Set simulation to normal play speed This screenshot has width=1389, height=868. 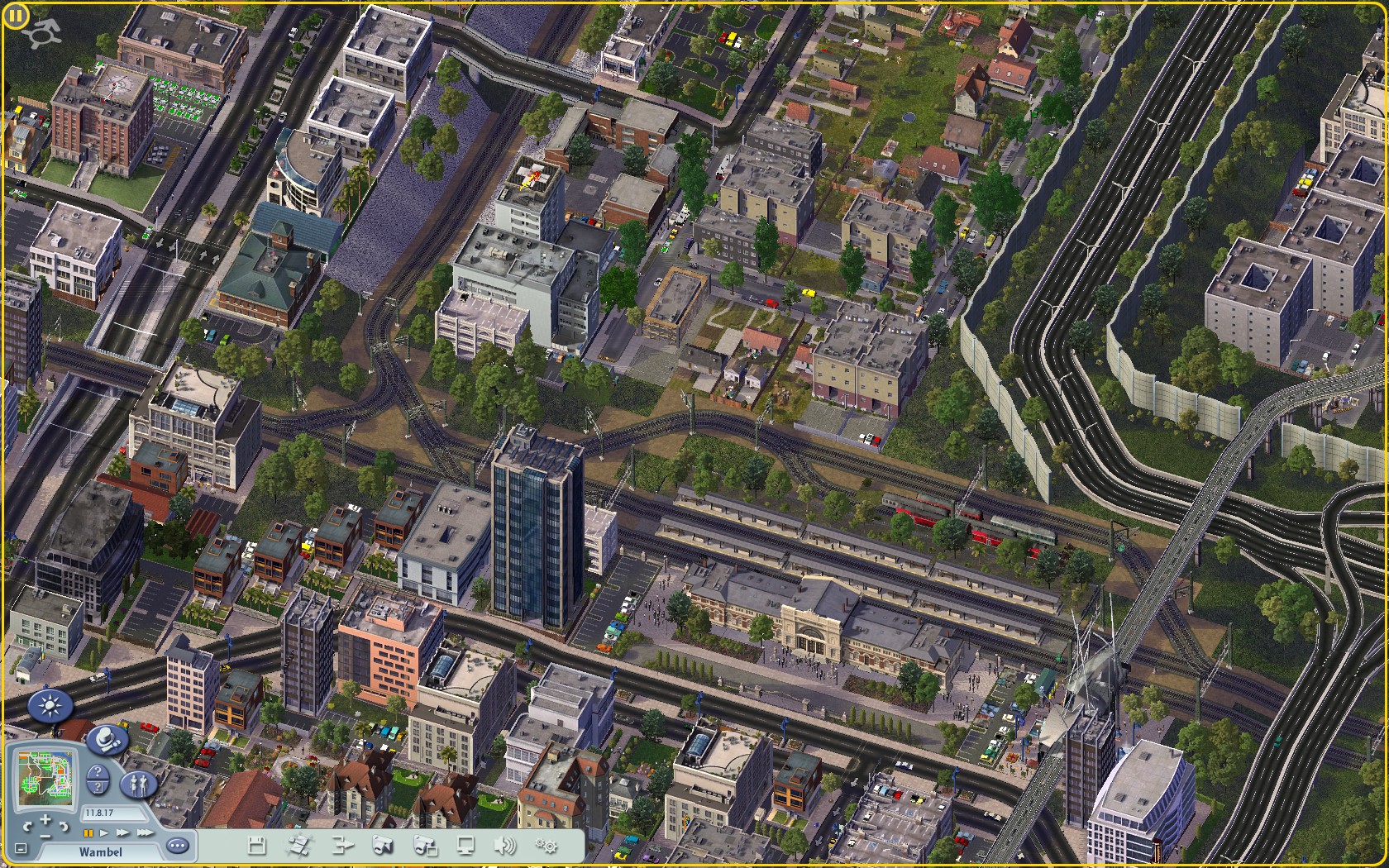(105, 833)
